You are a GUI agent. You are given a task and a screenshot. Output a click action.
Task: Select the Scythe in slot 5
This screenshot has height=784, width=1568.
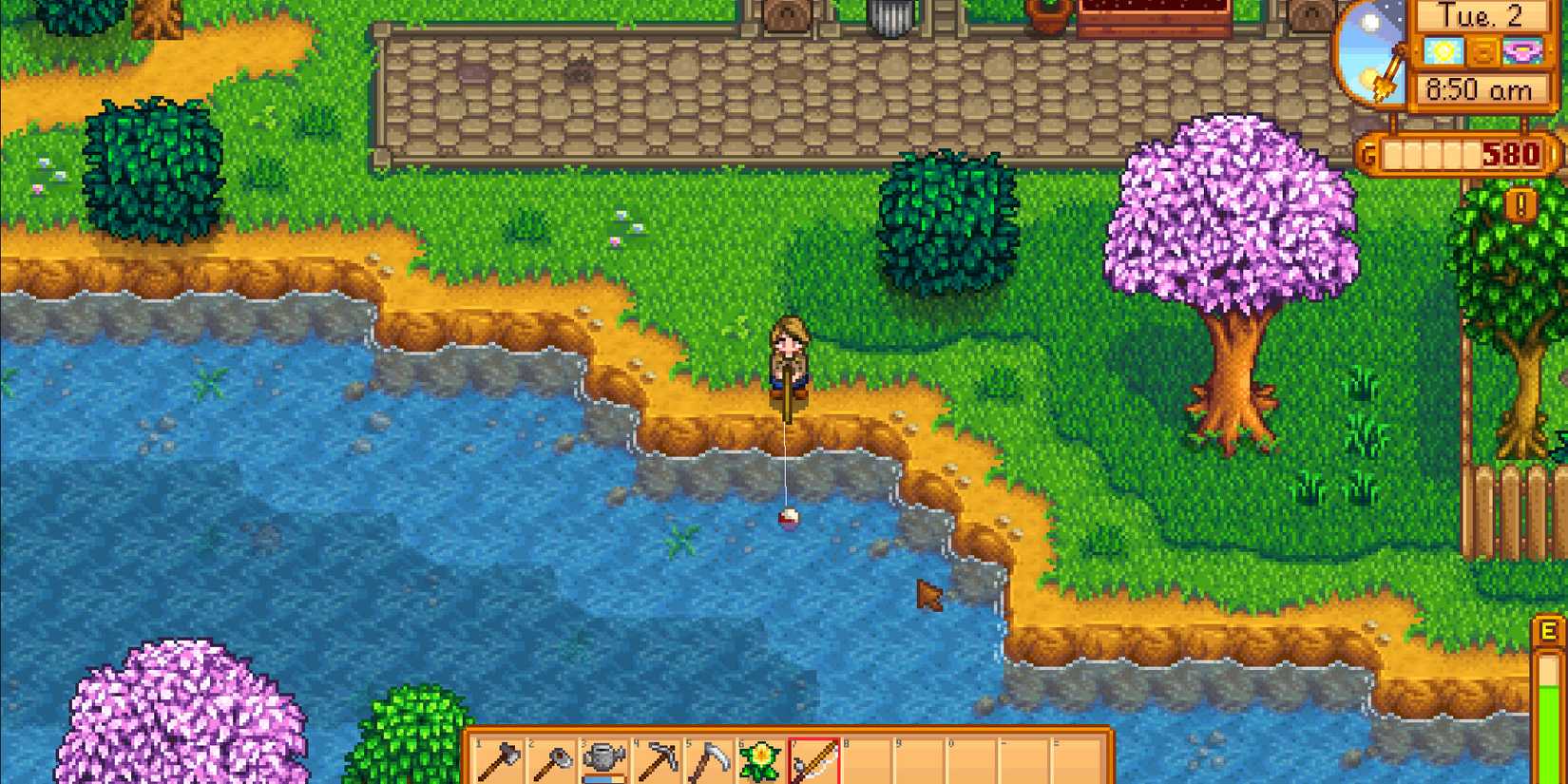(x=709, y=760)
